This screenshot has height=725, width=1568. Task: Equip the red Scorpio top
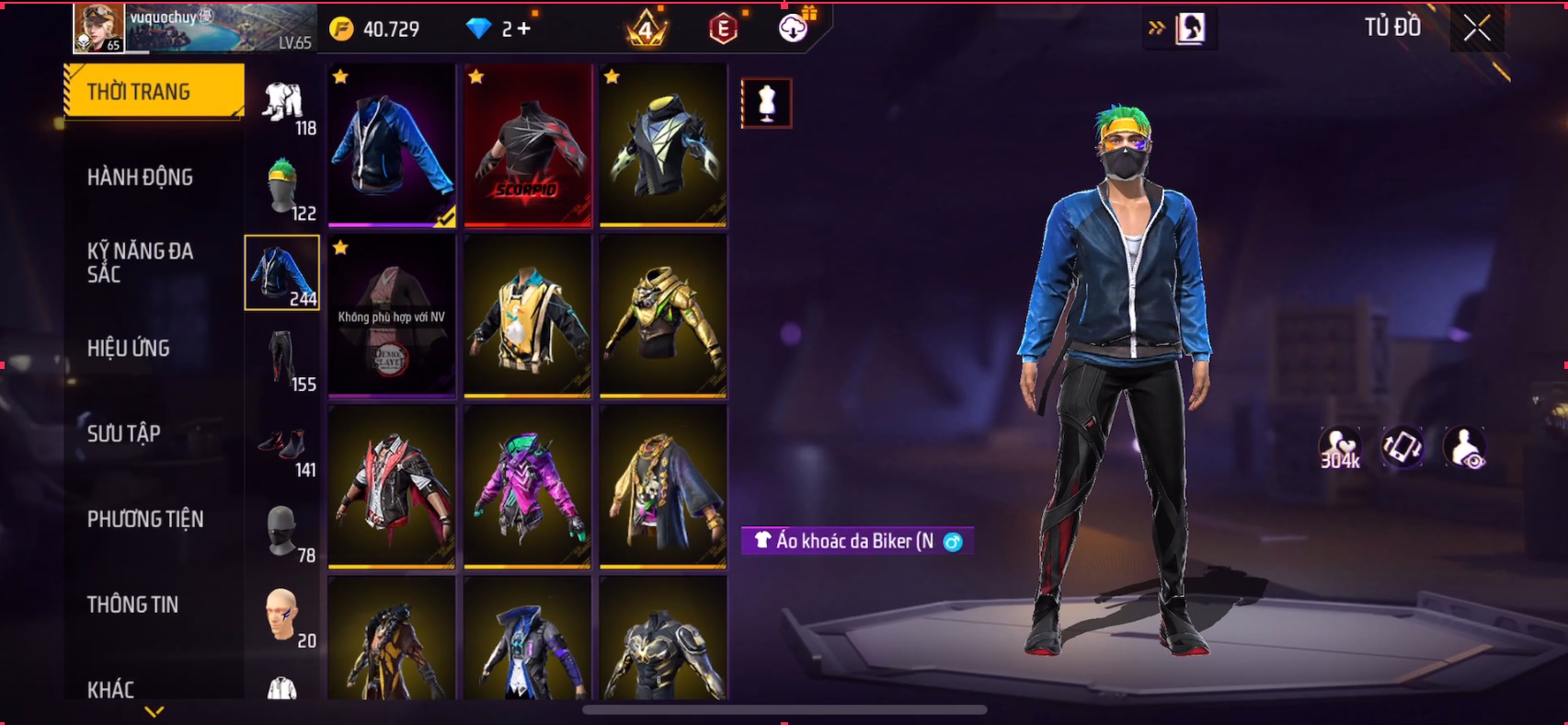click(527, 144)
